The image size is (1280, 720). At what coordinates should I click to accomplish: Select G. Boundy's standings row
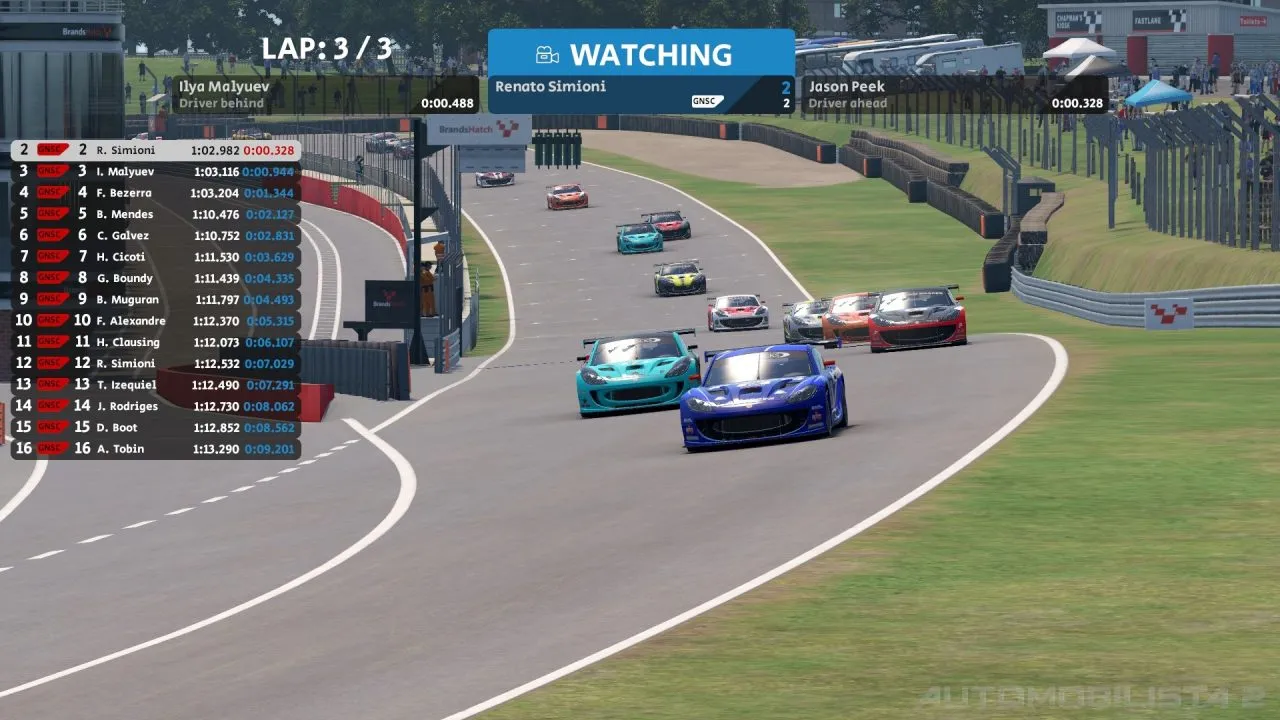coord(155,278)
